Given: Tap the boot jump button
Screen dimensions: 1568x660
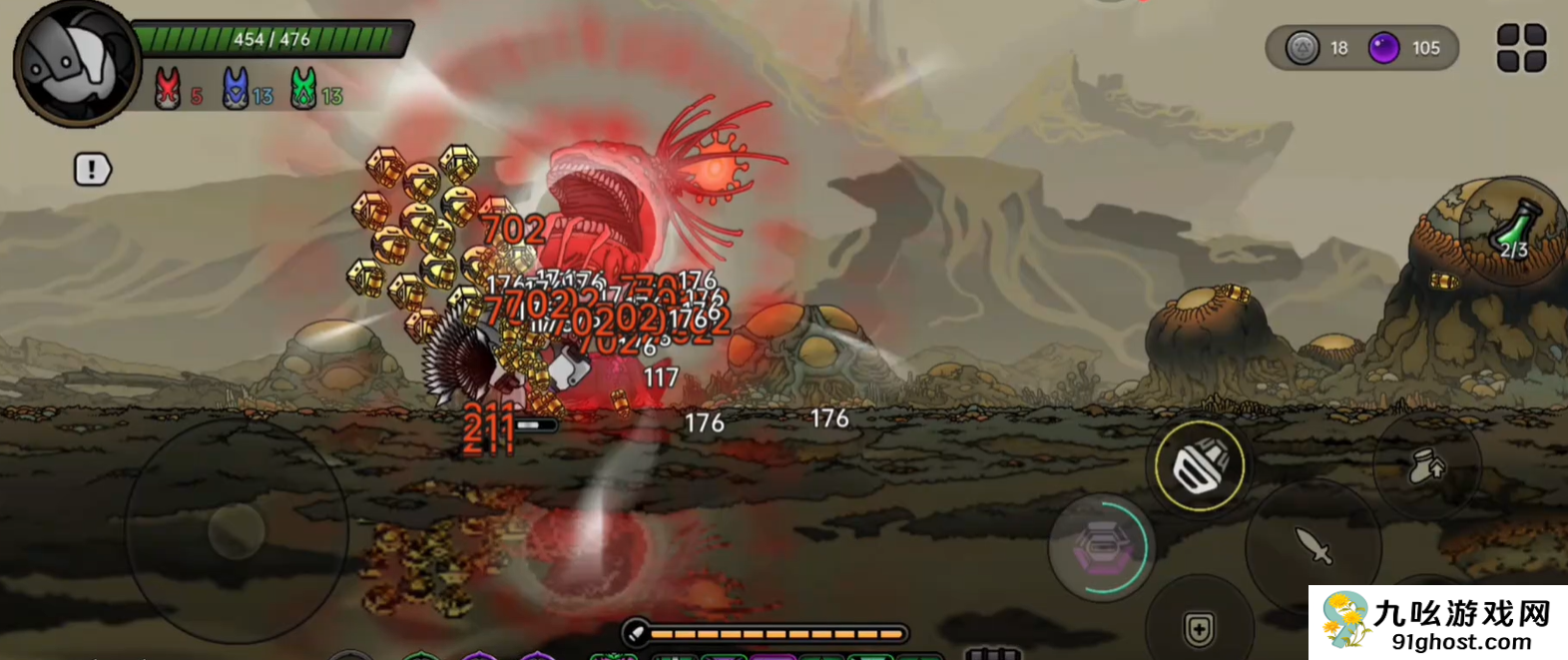Looking at the screenshot, I should point(1425,466).
